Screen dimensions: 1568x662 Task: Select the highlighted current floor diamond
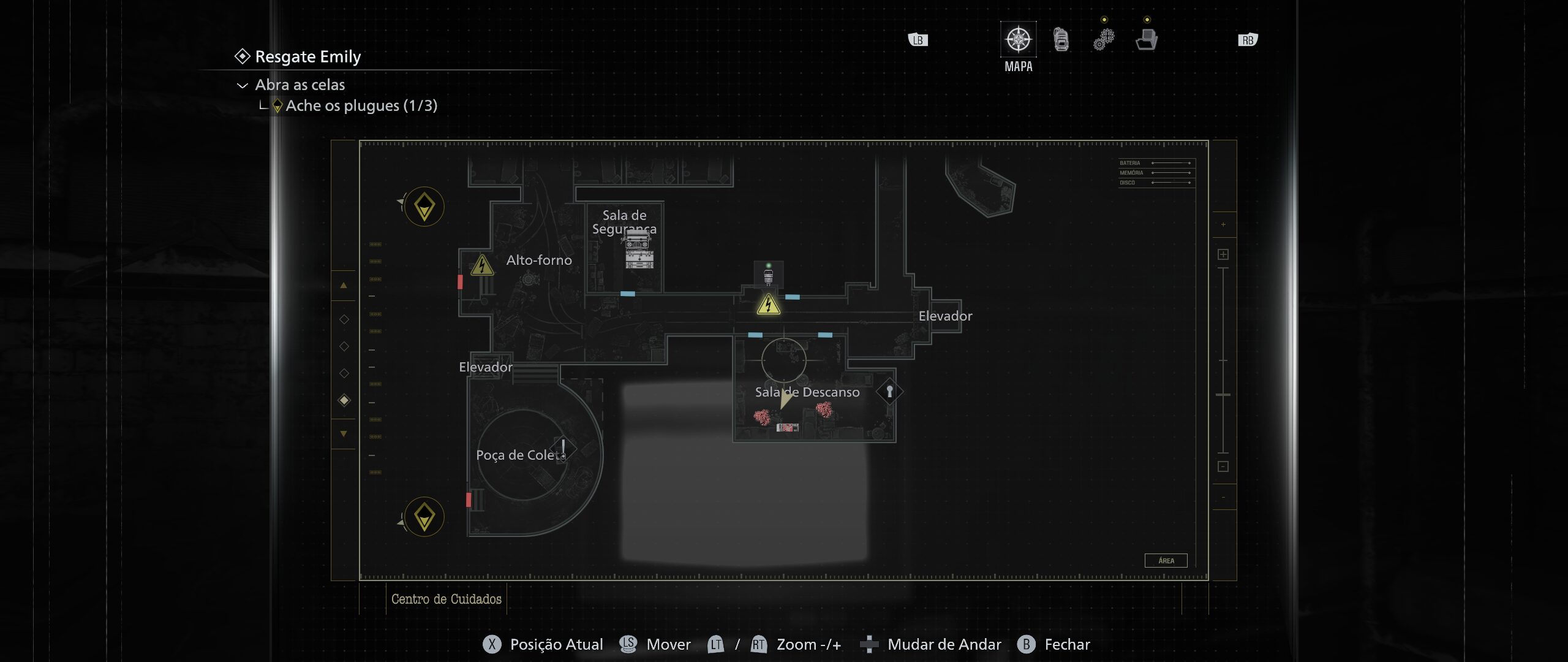click(344, 400)
